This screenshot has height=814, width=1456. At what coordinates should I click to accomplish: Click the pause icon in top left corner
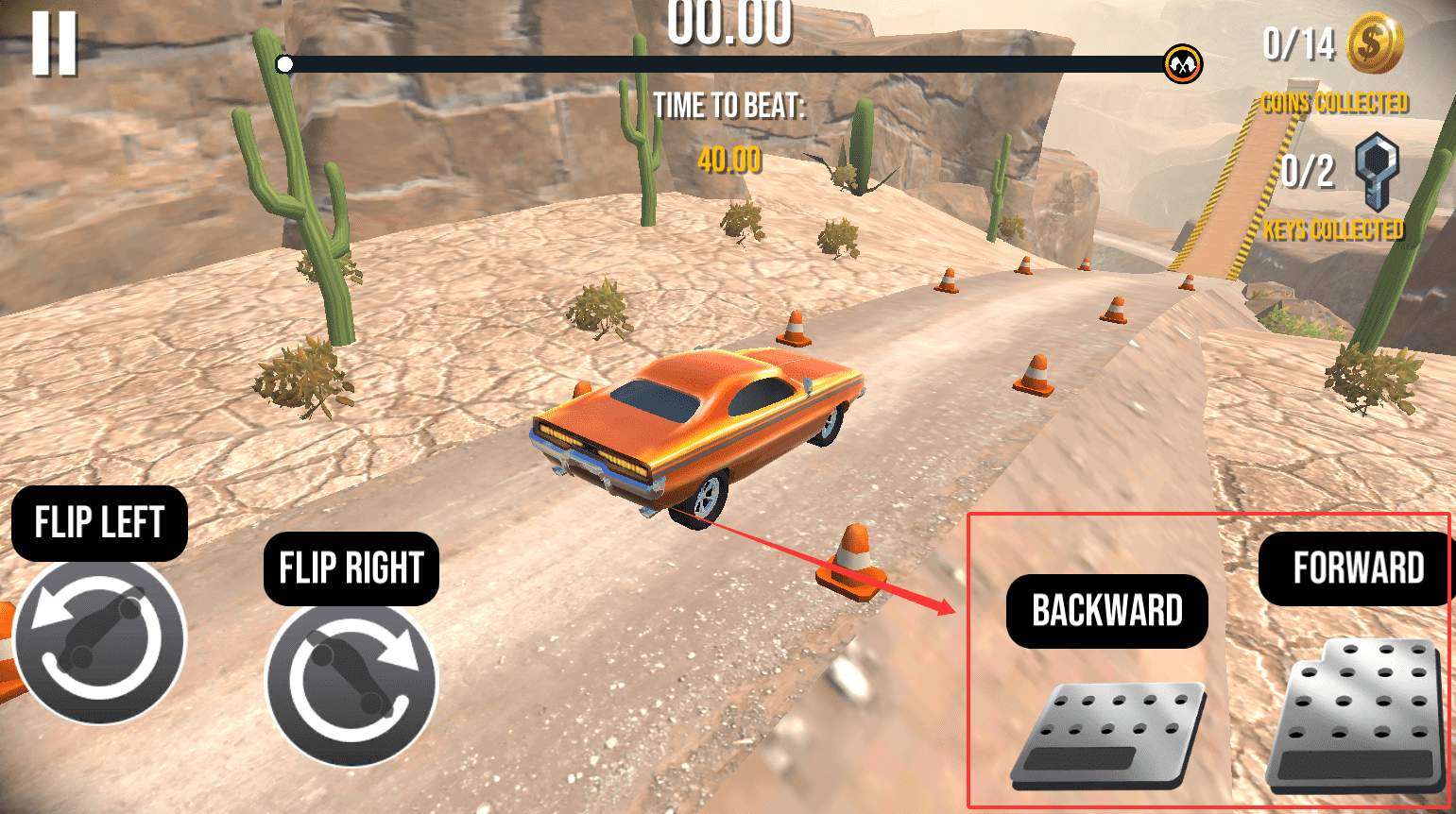56,45
